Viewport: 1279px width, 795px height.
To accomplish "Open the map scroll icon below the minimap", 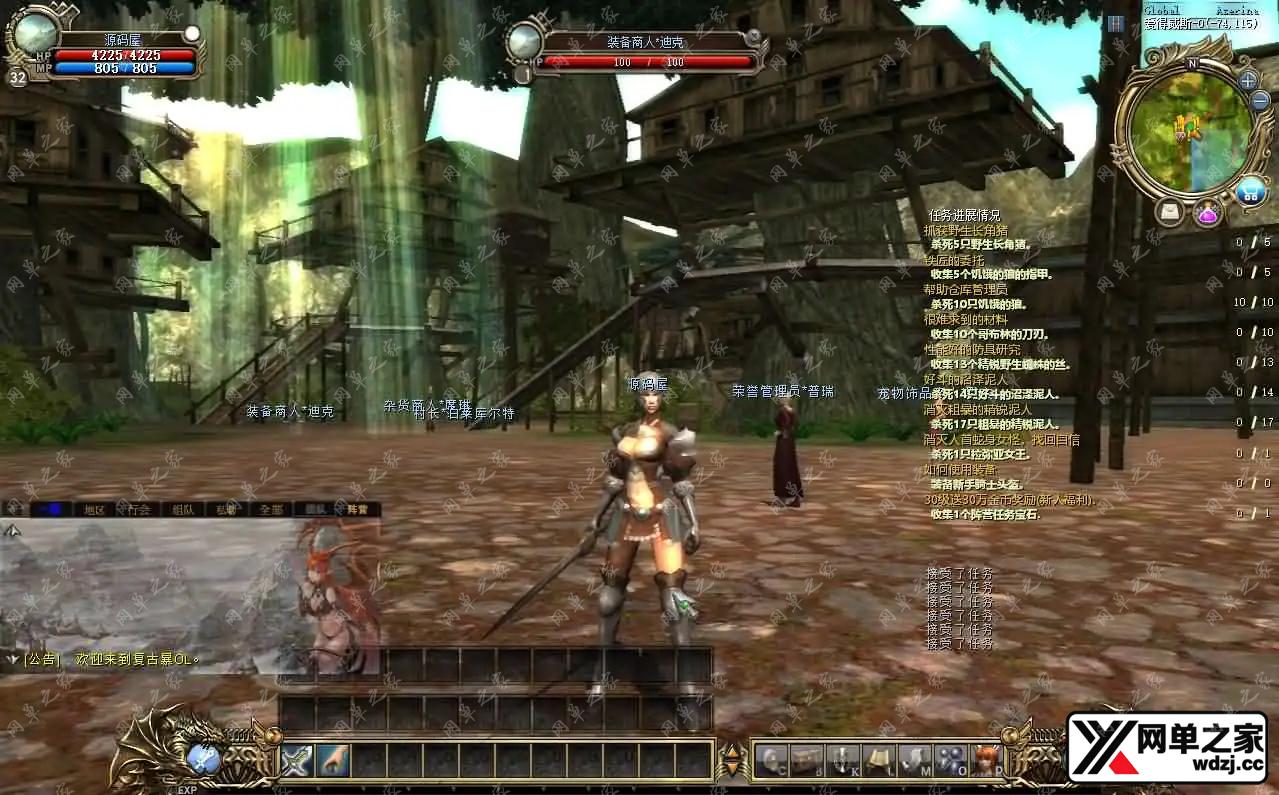I will point(1170,212).
